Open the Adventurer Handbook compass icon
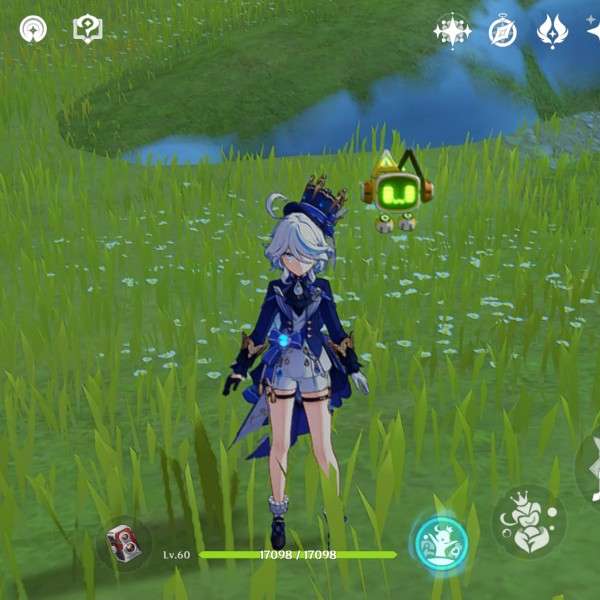Viewport: 600px width, 600px height. coord(502,31)
